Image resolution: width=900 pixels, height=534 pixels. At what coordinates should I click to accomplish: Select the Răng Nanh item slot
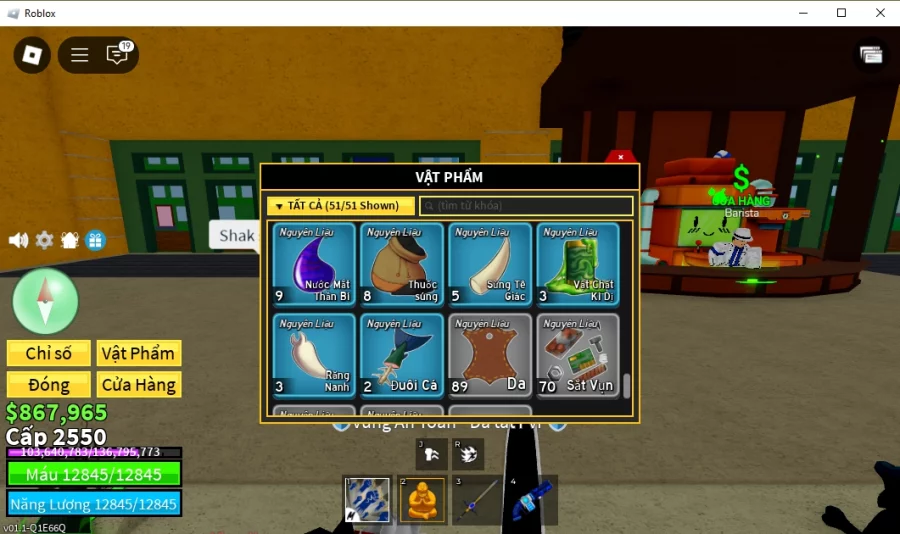tap(314, 355)
